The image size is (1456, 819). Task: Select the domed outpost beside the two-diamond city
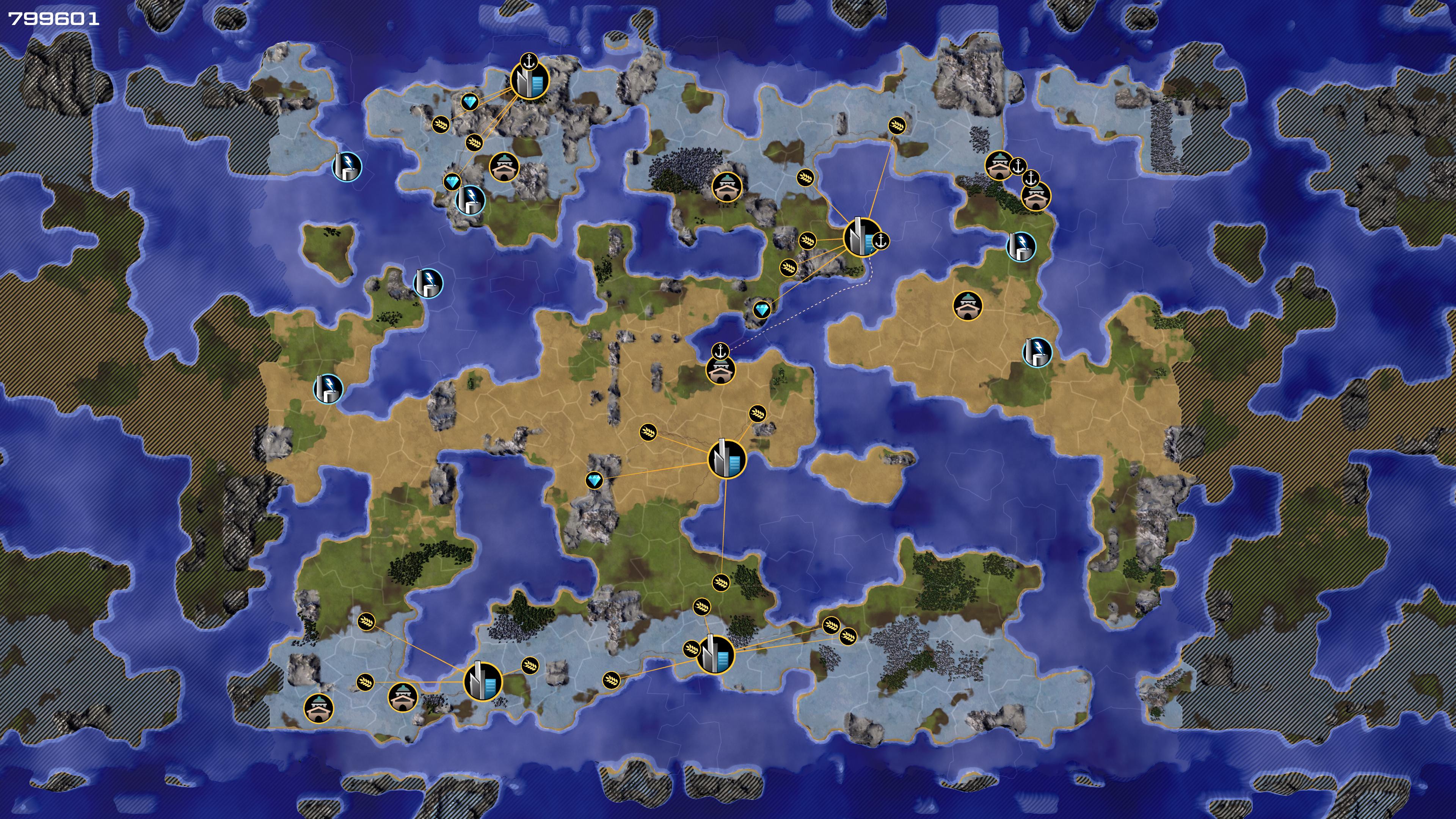[x=504, y=166]
